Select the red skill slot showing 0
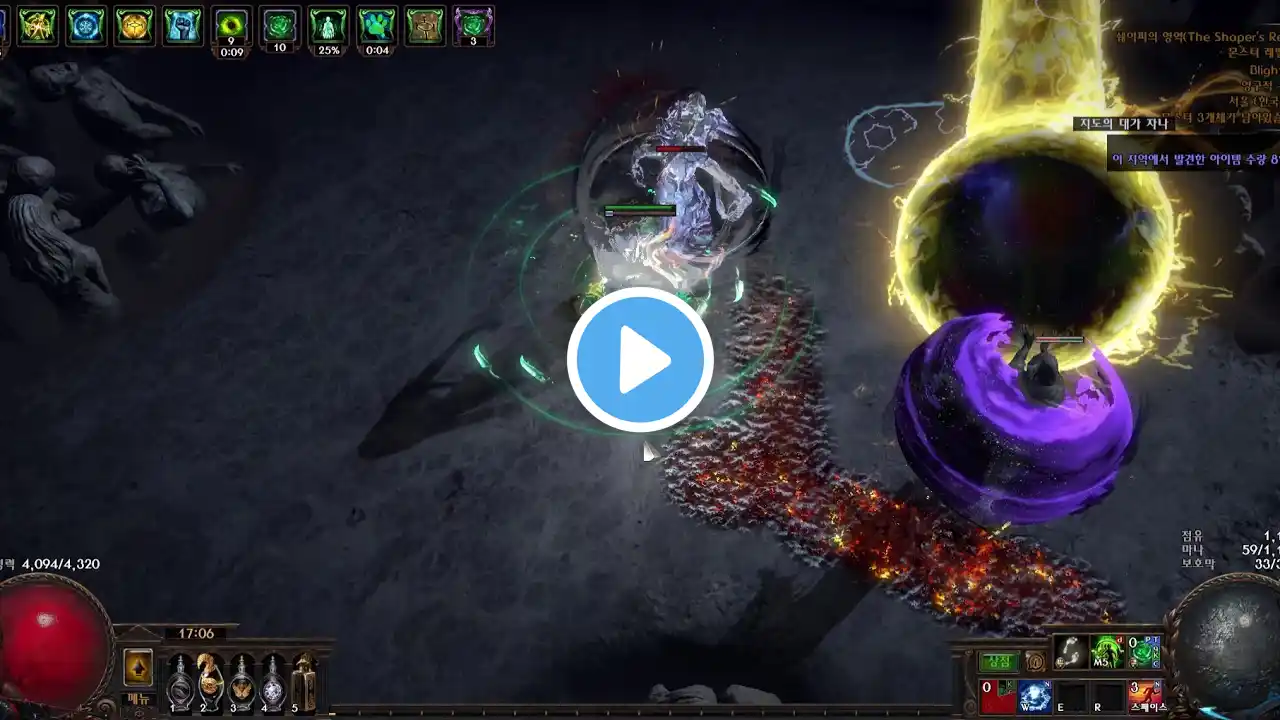 [998, 696]
